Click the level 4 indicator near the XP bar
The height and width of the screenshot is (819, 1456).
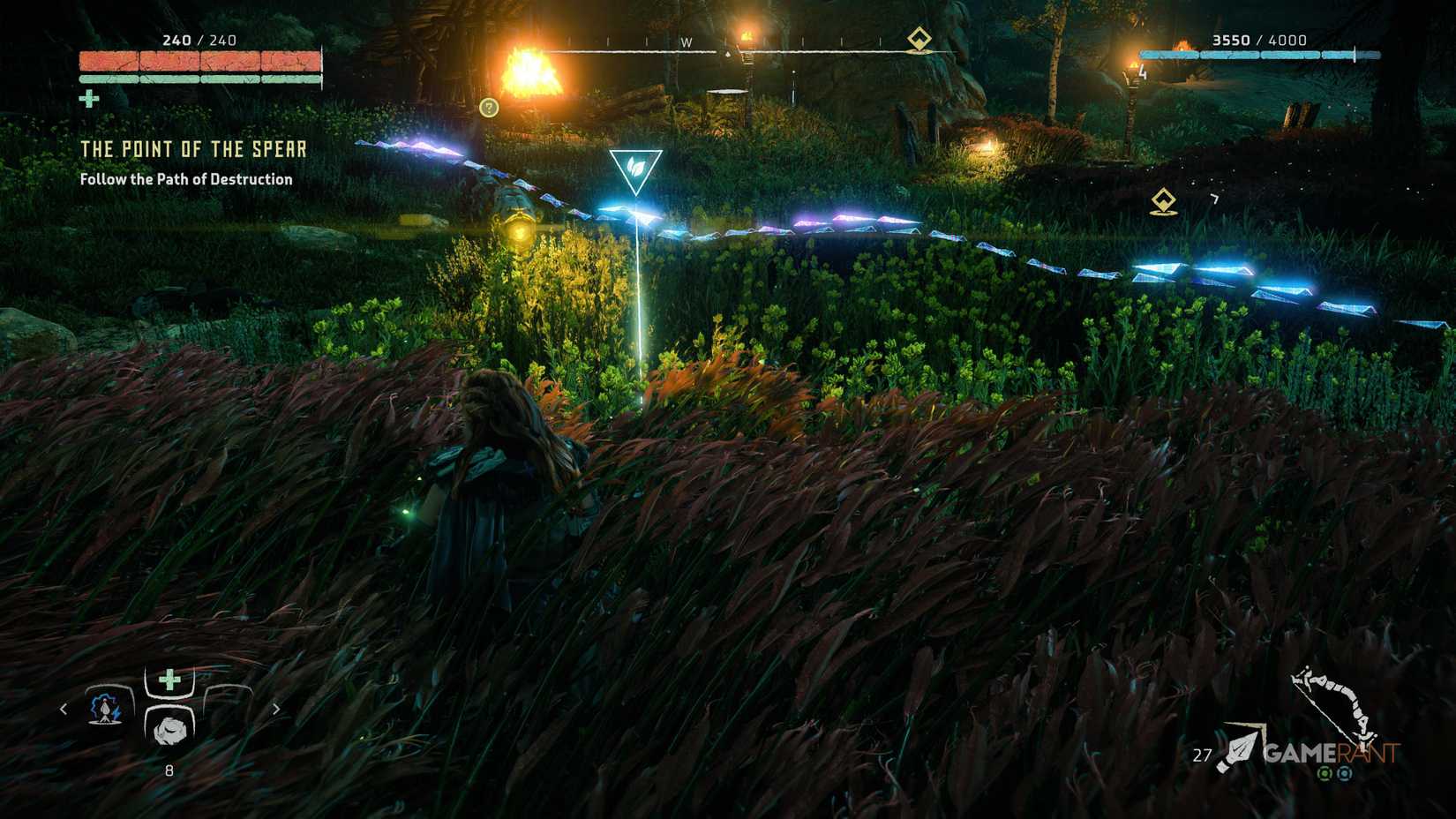pyautogui.click(x=1142, y=73)
